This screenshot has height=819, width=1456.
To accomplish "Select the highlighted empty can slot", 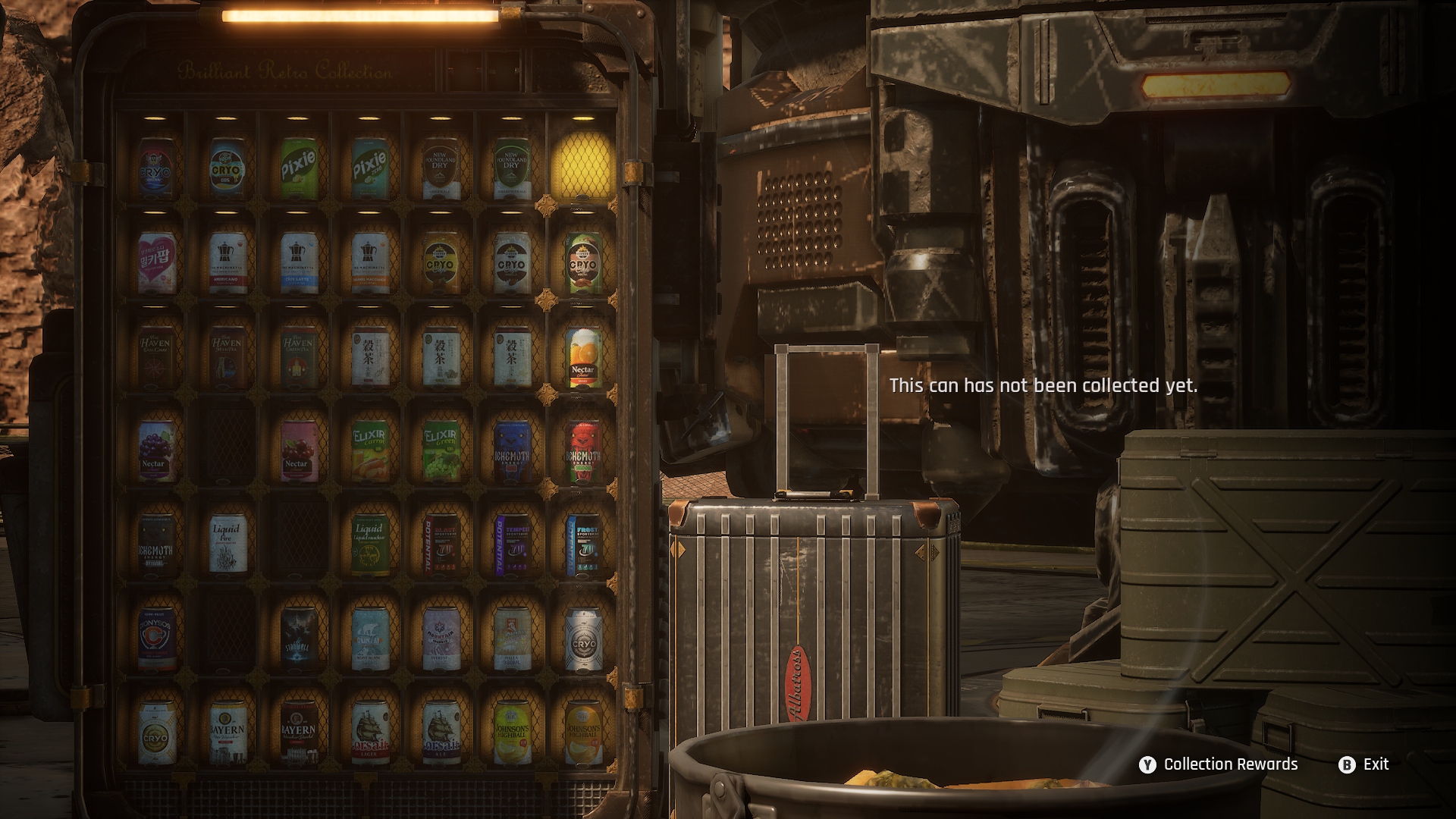I will [582, 167].
